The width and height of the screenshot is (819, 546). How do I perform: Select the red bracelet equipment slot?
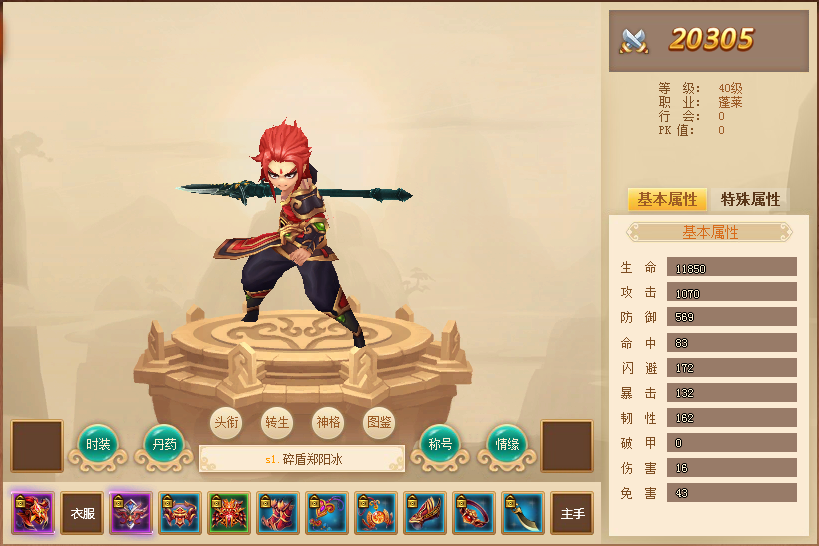point(474,513)
